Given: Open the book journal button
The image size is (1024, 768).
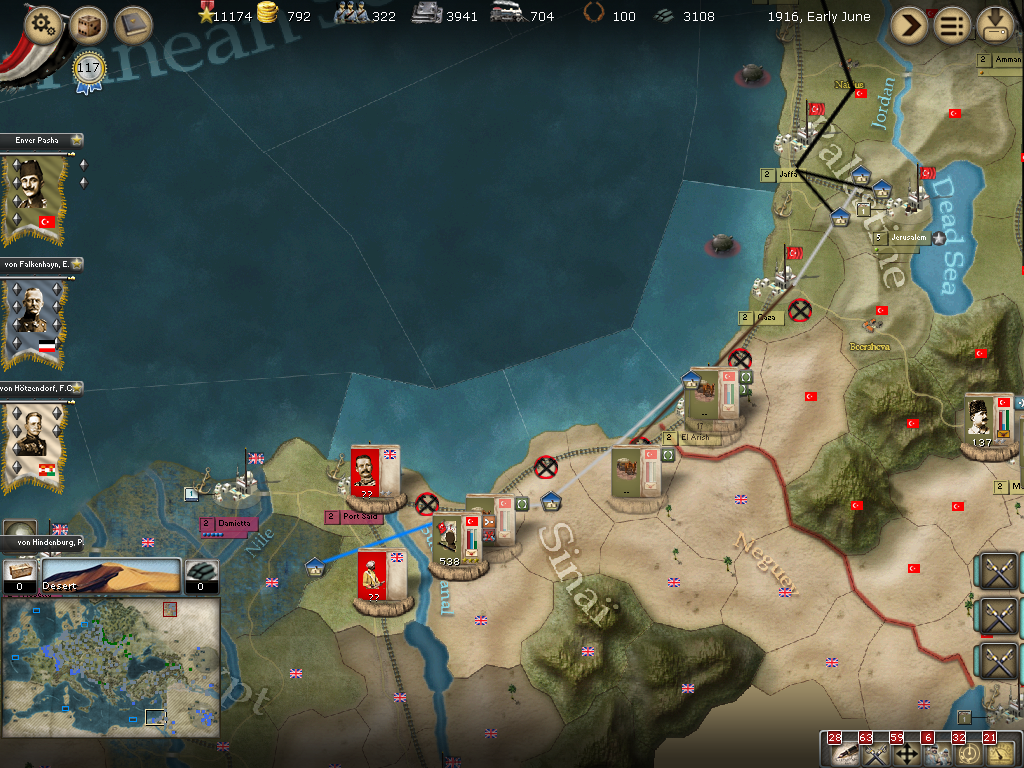Looking at the screenshot, I should pos(132,25).
